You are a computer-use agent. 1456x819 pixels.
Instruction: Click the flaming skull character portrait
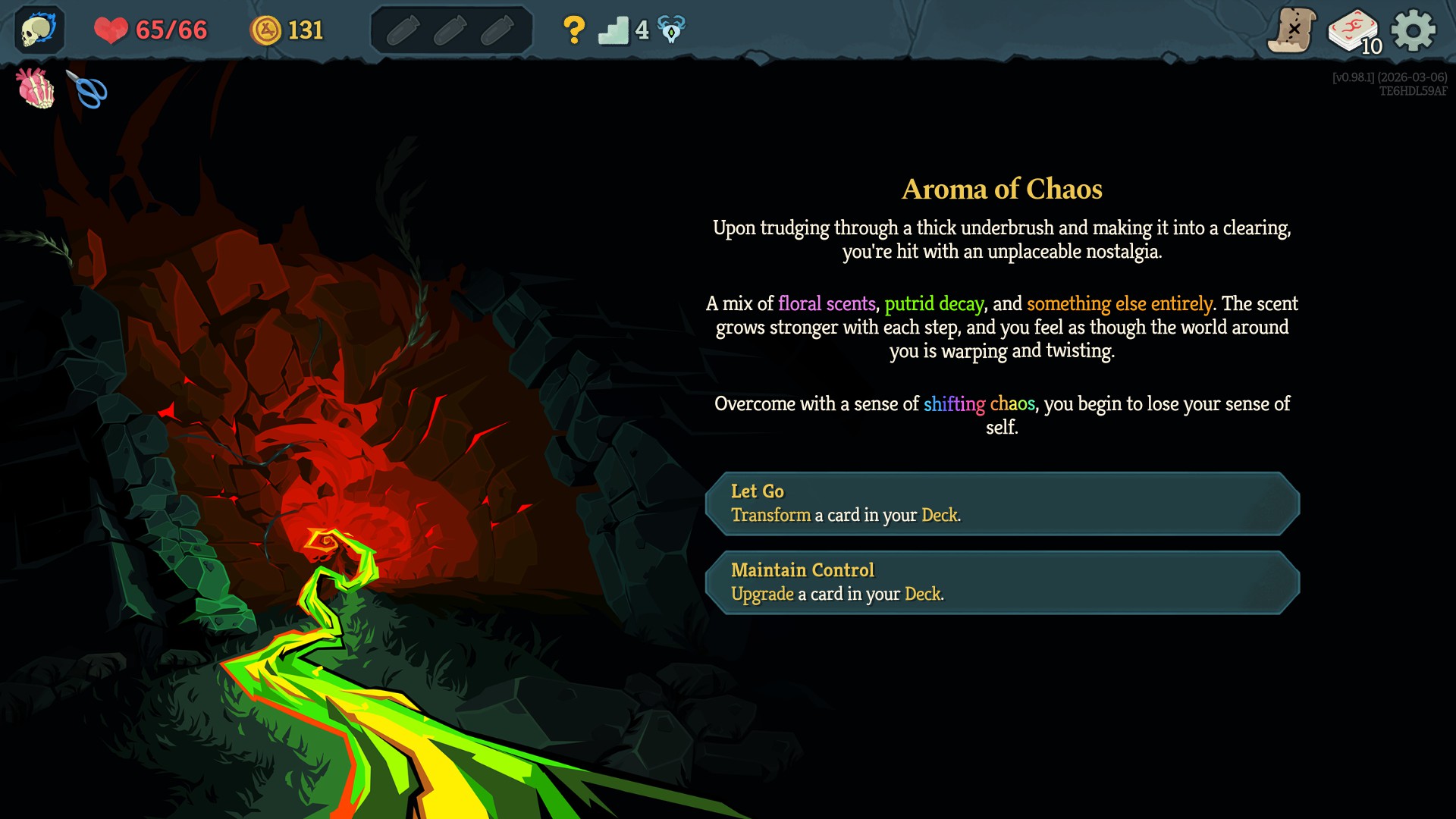pos(37,30)
